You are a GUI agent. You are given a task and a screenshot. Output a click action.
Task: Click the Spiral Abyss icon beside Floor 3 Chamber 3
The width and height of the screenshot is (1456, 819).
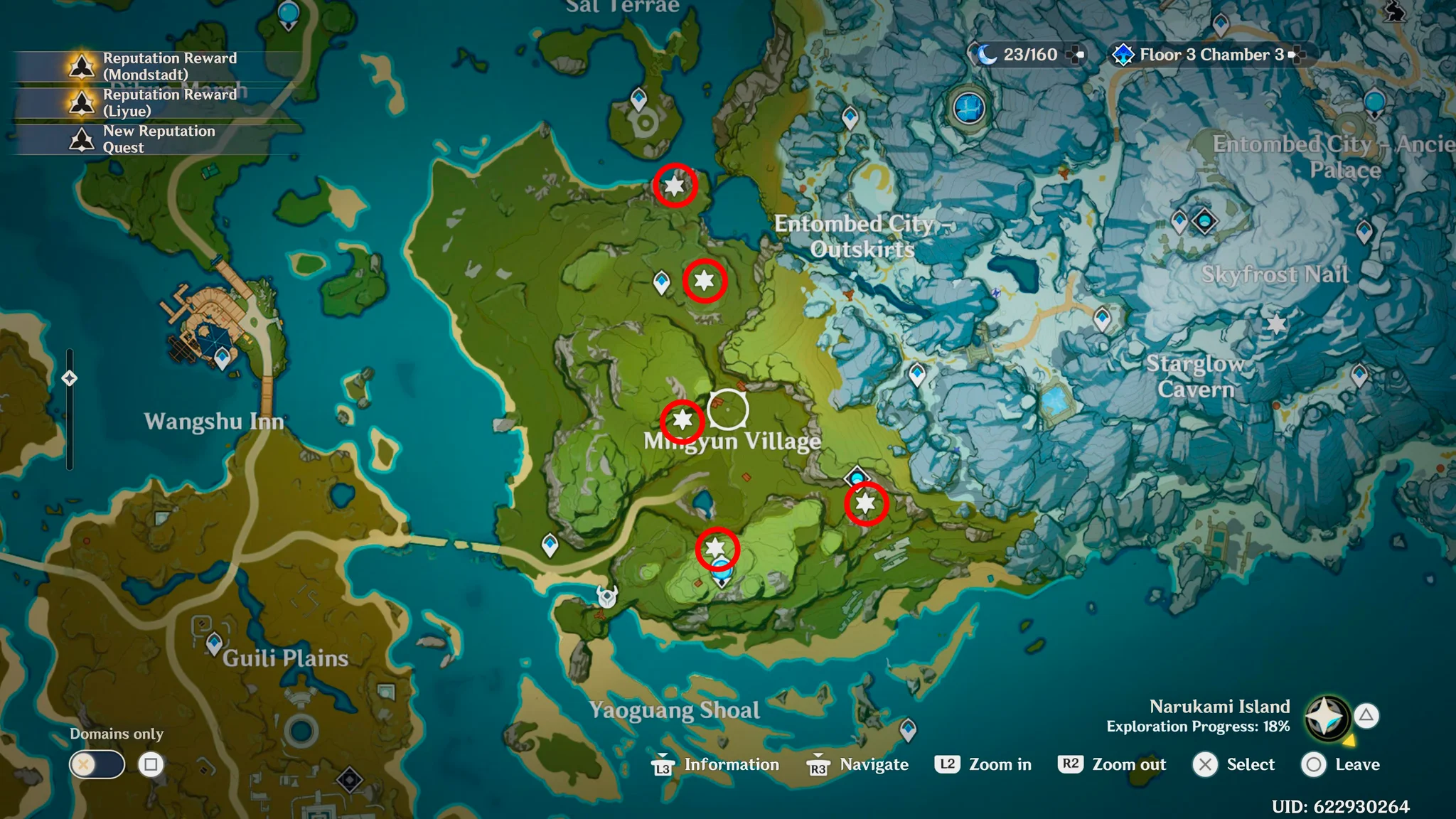1122,53
